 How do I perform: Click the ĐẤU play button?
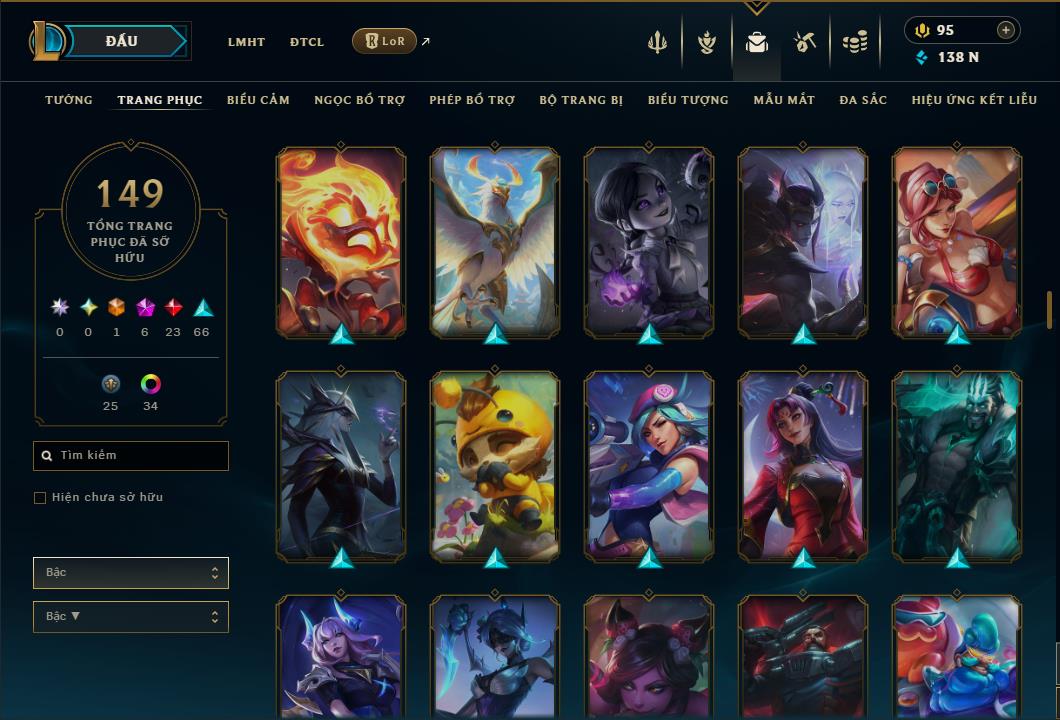pyautogui.click(x=122, y=41)
